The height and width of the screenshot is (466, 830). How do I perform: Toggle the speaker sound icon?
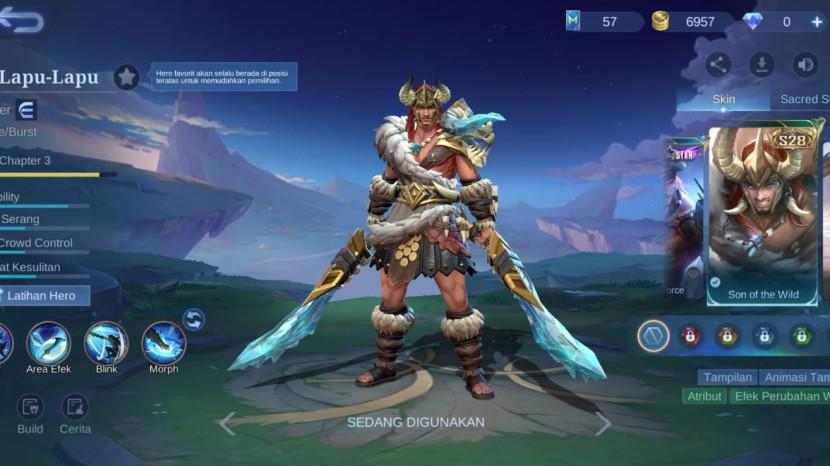[805, 65]
